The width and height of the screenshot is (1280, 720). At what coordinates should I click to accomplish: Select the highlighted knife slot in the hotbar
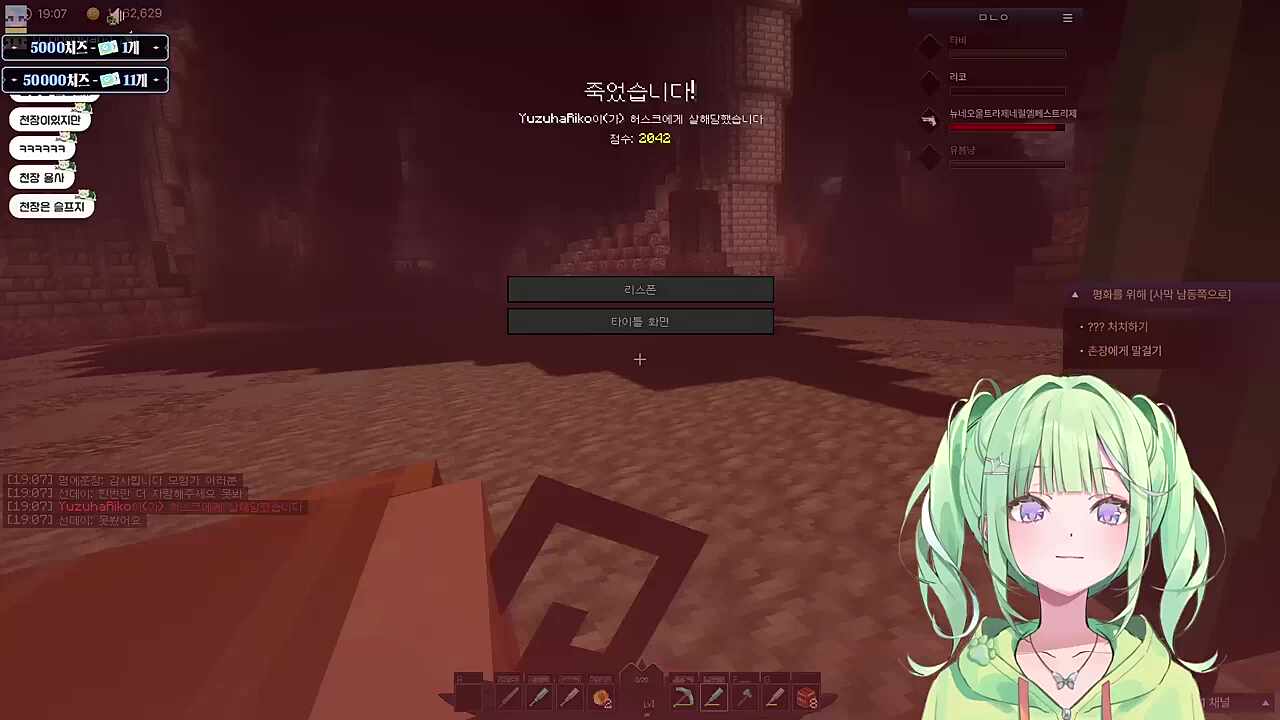[714, 697]
